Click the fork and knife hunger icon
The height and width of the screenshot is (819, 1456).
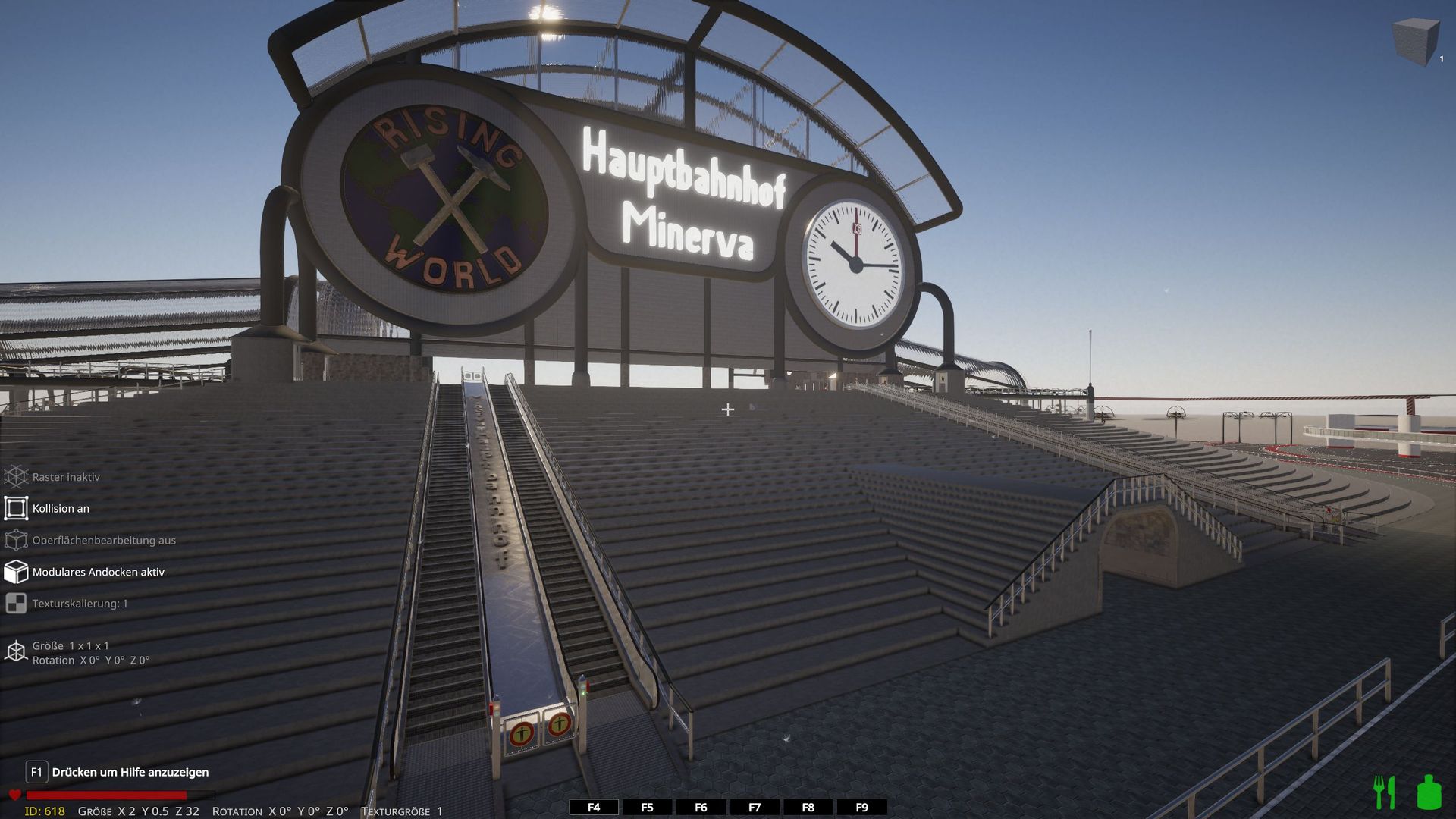[x=1385, y=792]
